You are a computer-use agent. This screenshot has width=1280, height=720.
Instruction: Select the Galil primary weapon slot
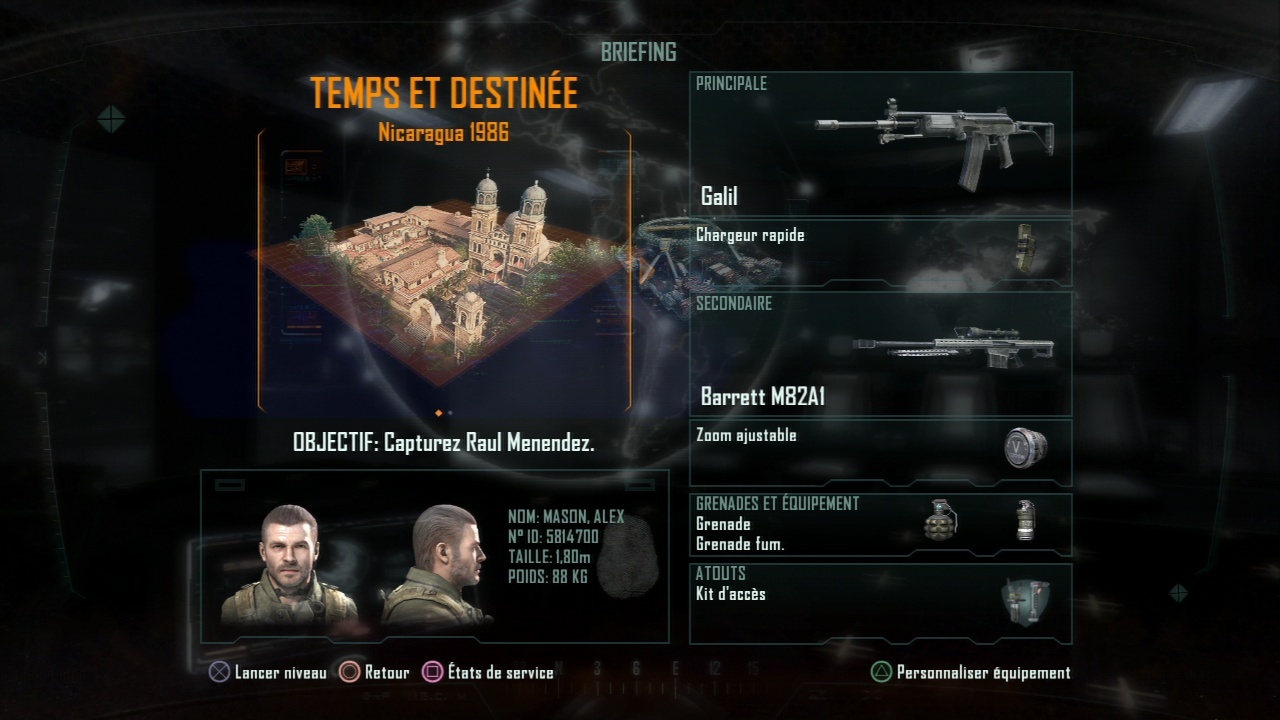(x=880, y=145)
